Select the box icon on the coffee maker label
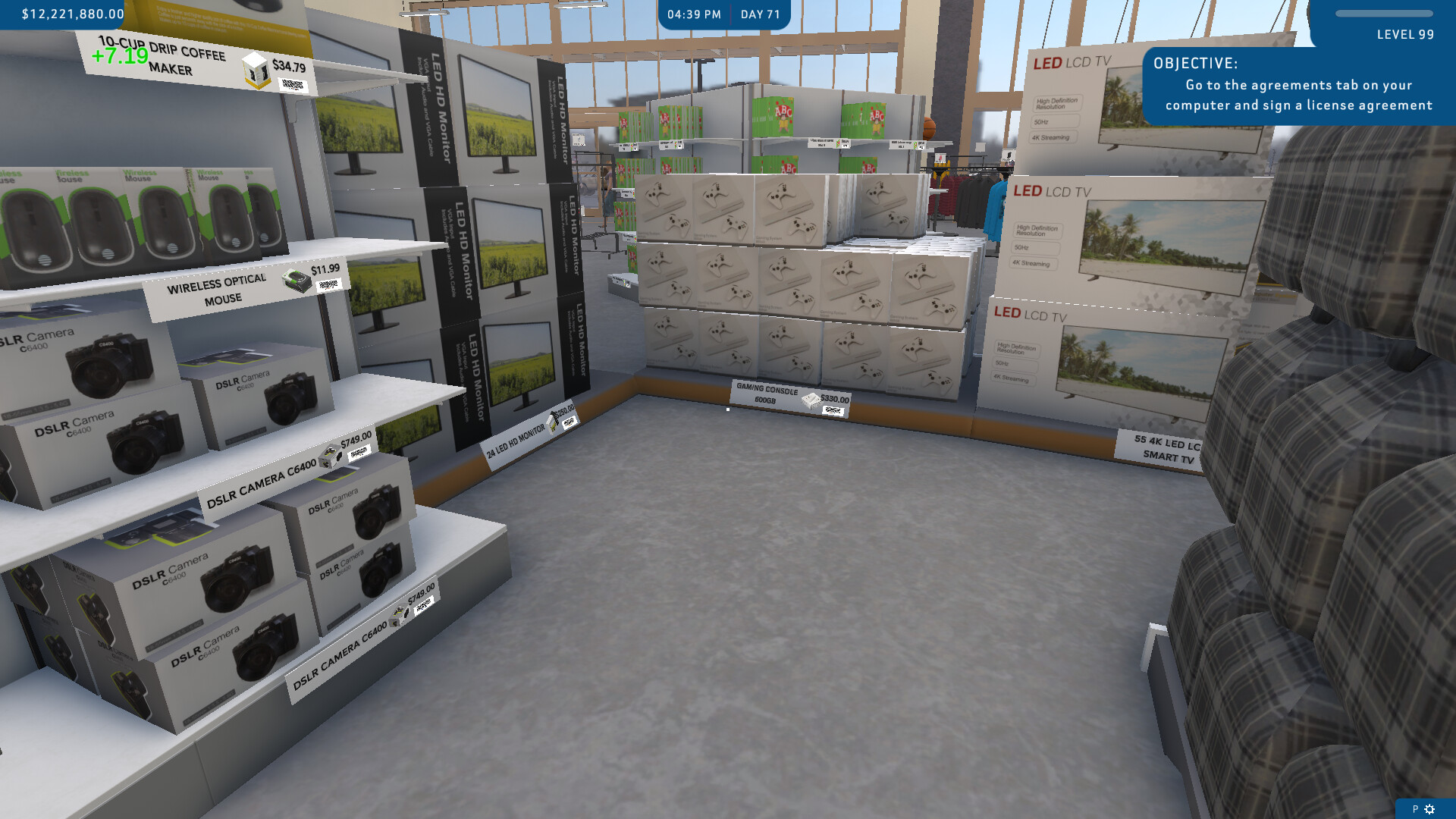 click(255, 71)
